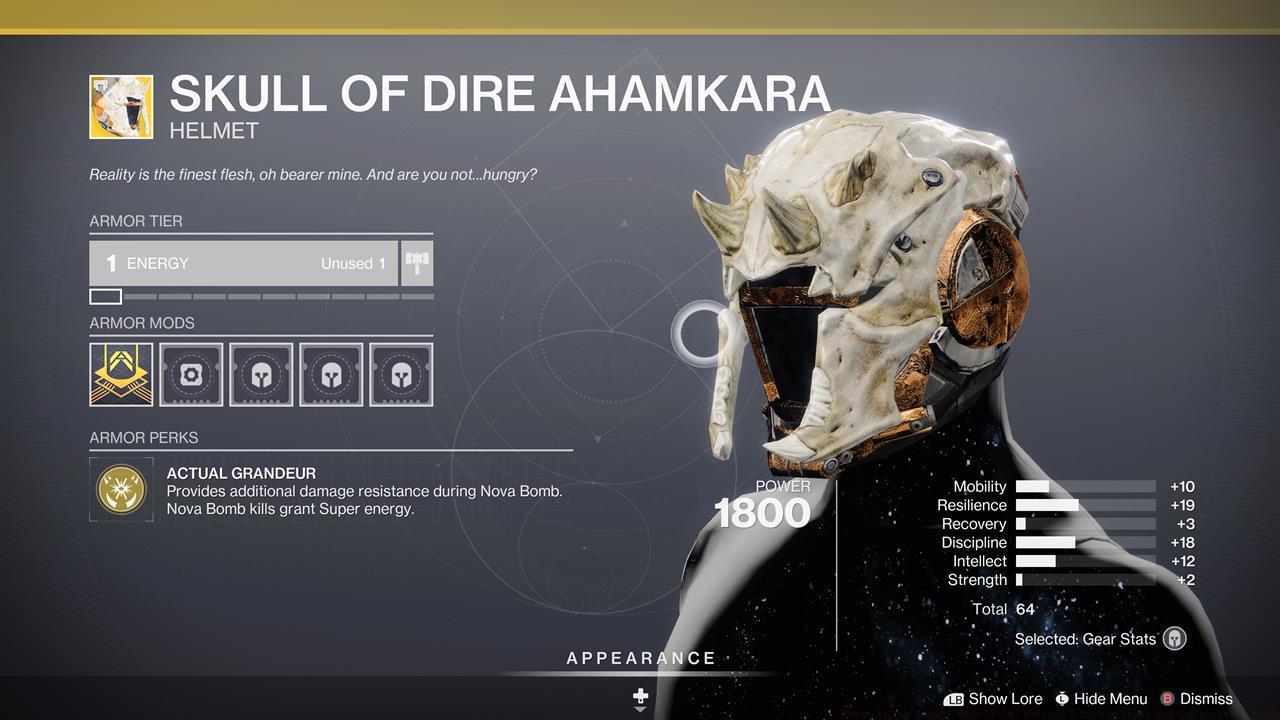Click the general armor mod slot icon
This screenshot has width=1280, height=720.
pos(190,374)
